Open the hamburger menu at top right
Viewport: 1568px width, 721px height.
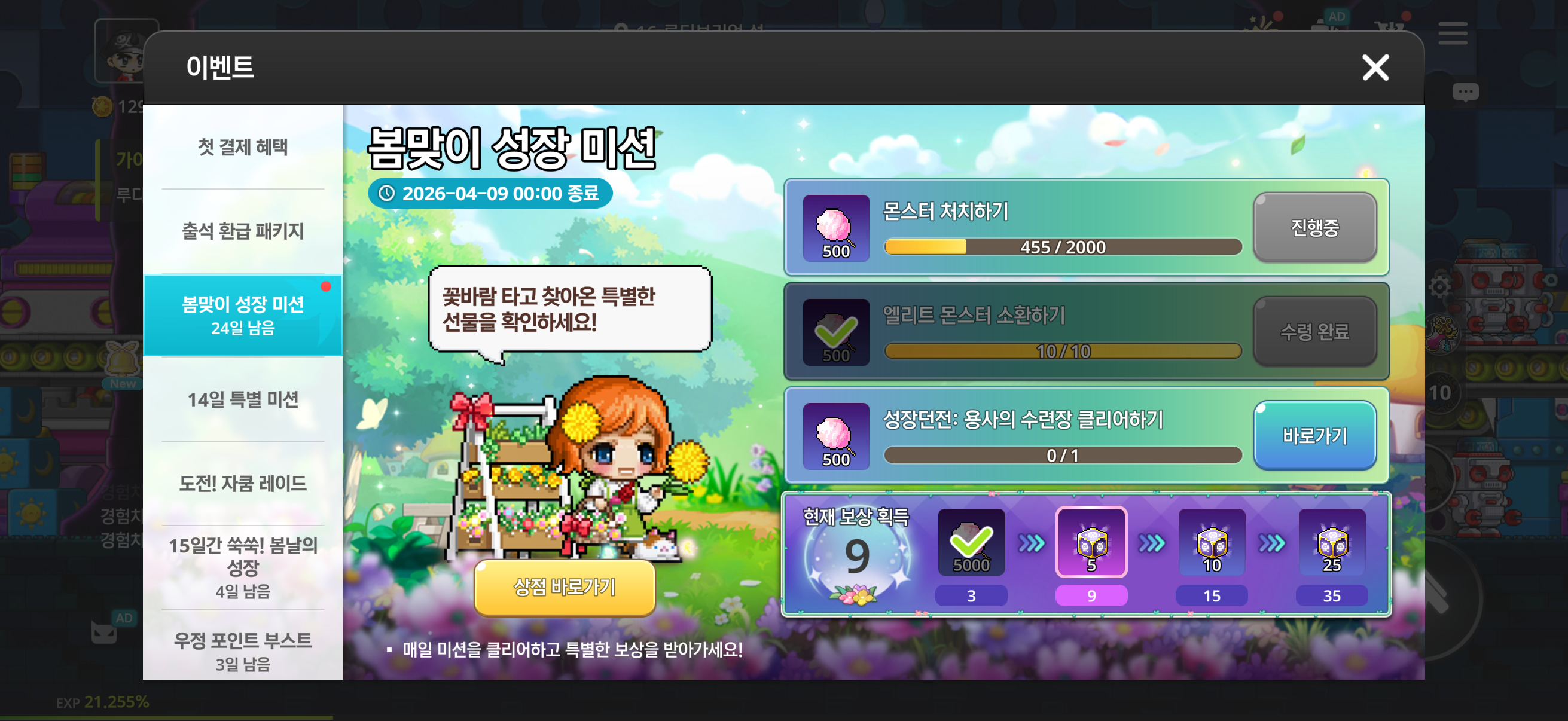1453,35
